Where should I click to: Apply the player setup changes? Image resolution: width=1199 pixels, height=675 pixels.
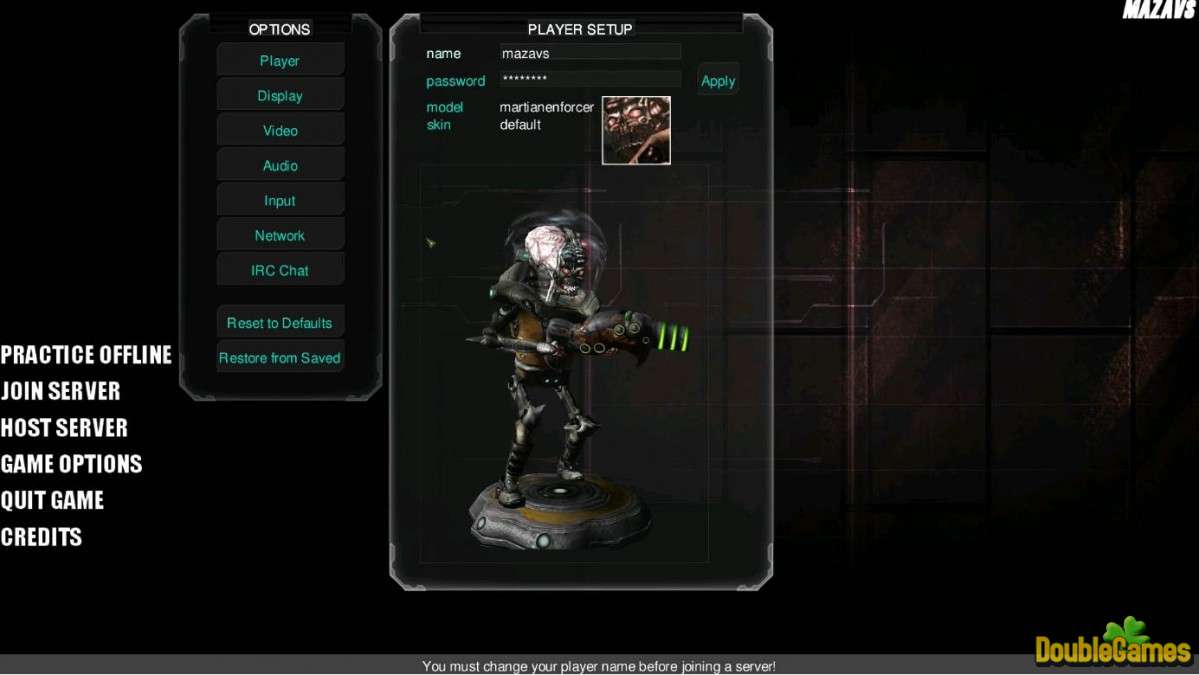point(718,81)
